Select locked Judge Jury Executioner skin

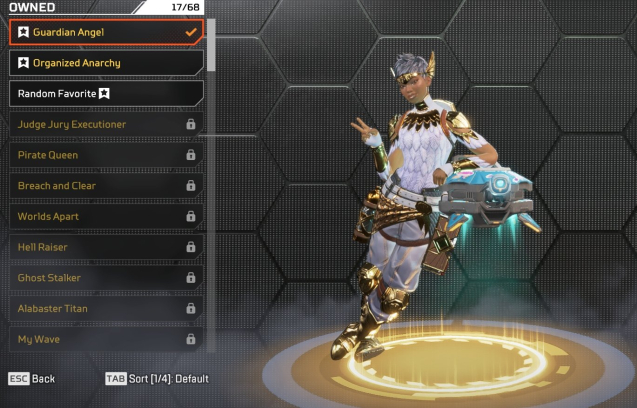point(106,124)
